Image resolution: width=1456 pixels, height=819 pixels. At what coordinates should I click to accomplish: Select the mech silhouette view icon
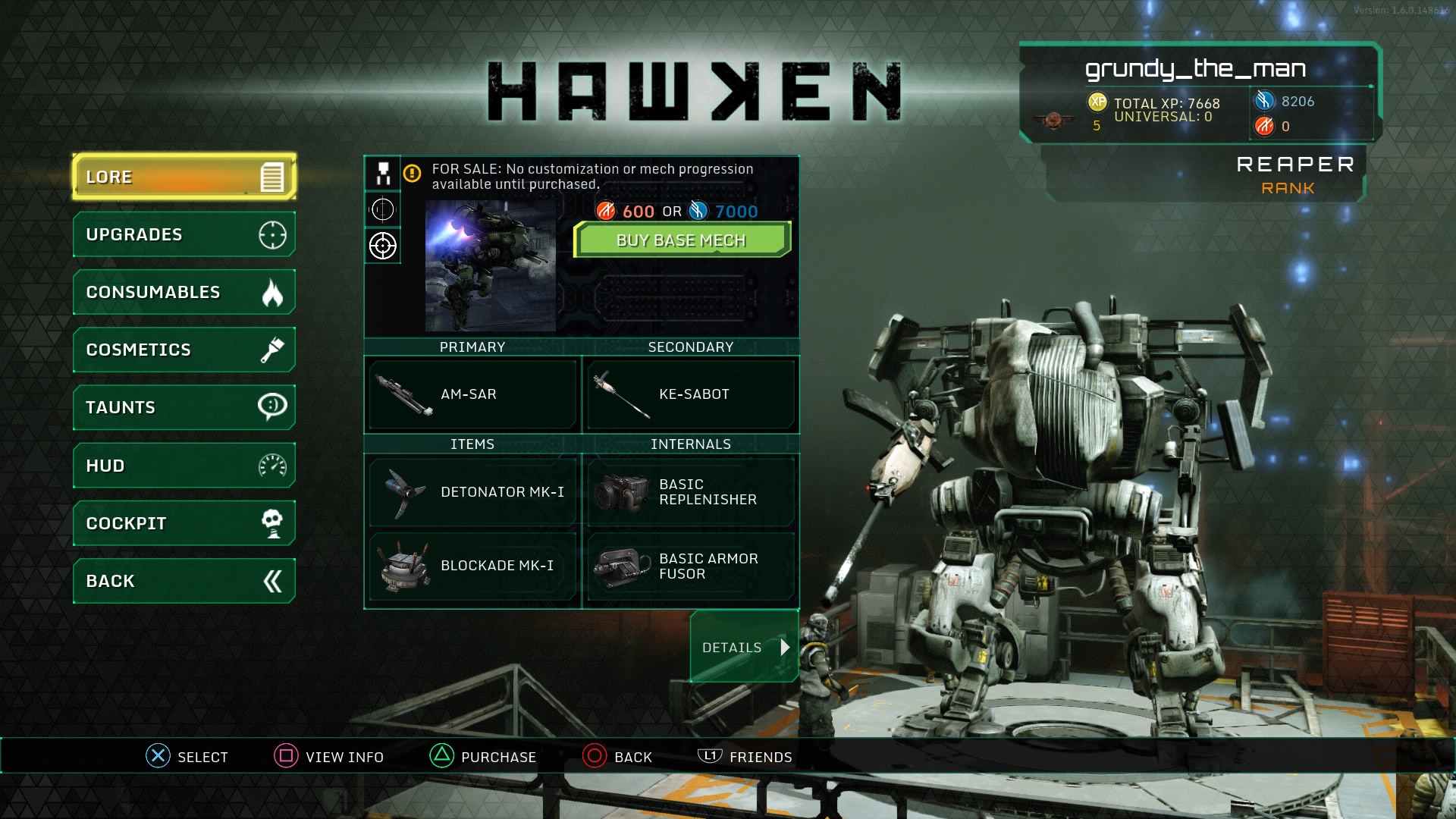coord(381,174)
